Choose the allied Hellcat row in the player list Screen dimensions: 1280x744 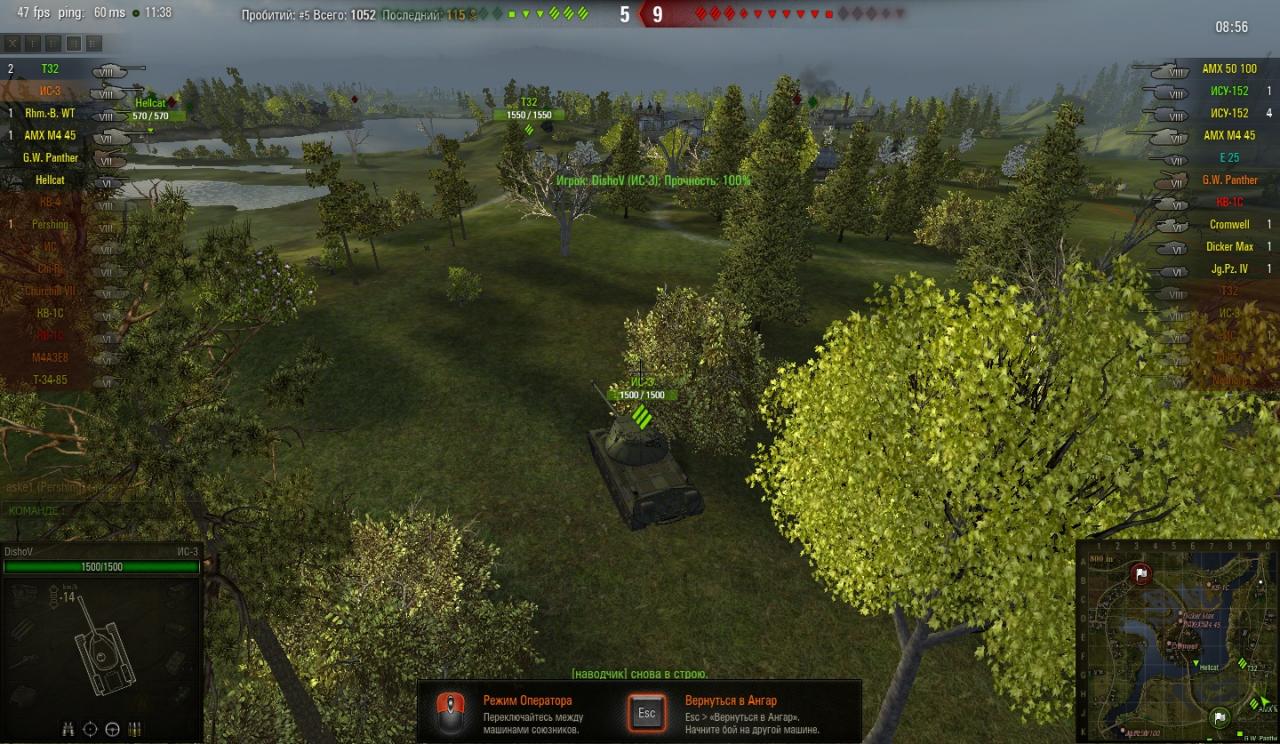[x=50, y=180]
